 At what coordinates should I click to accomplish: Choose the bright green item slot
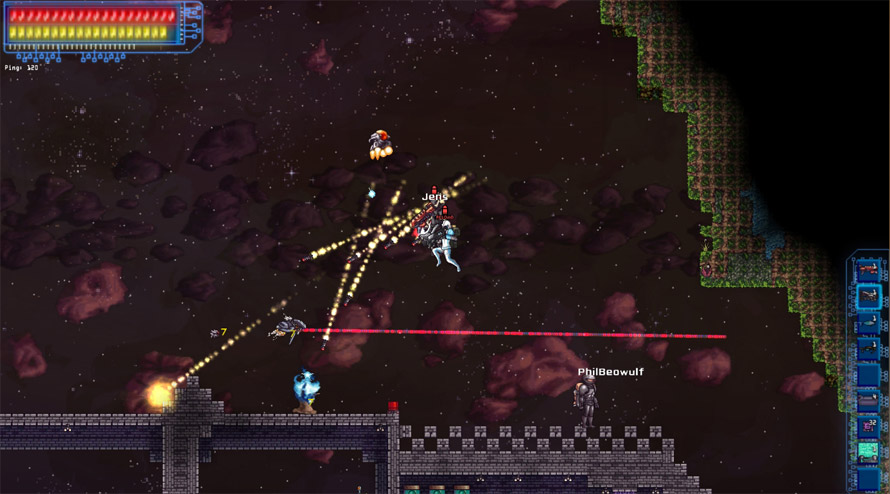[x=868, y=452]
